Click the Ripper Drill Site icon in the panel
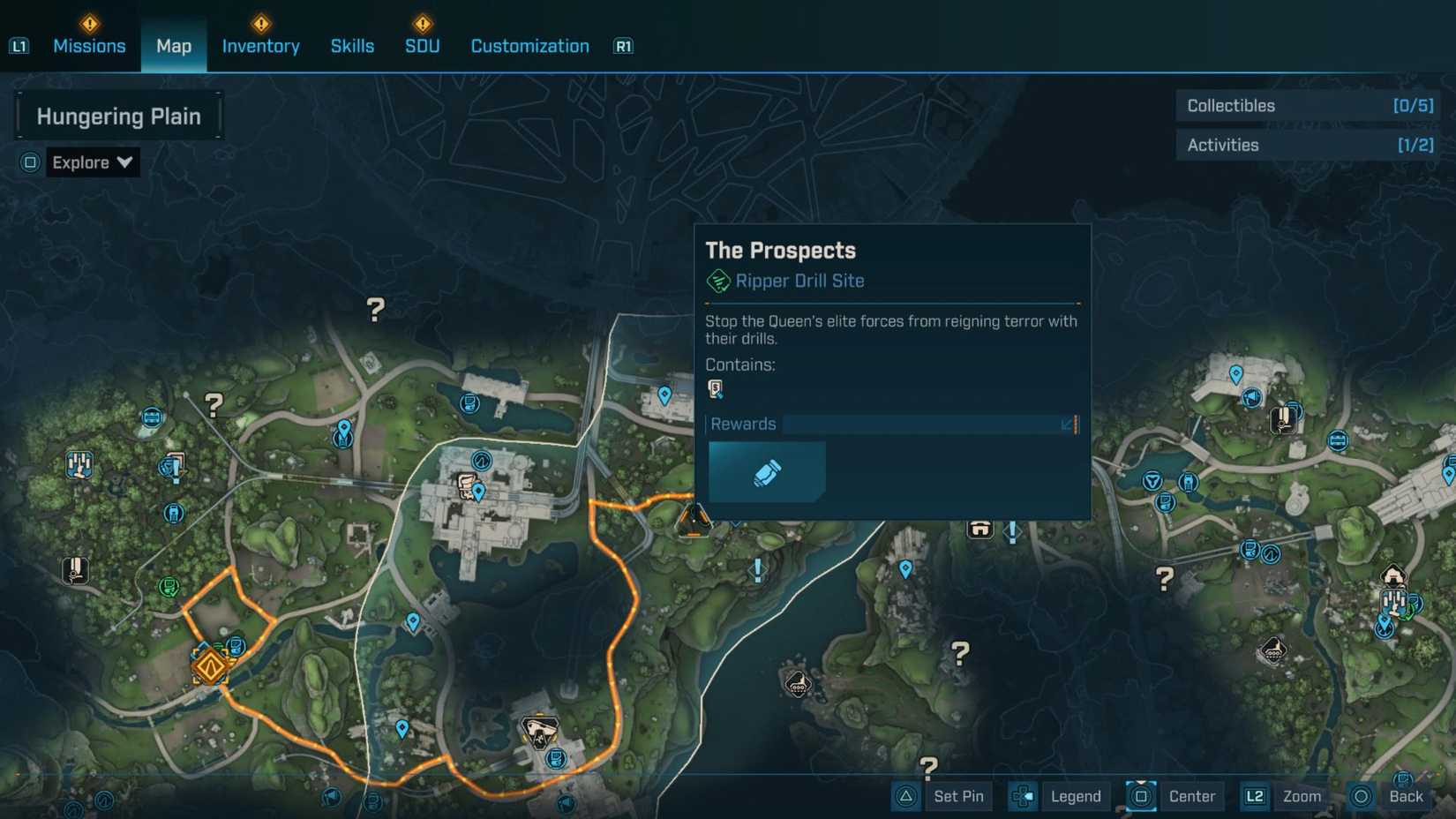 coord(720,281)
